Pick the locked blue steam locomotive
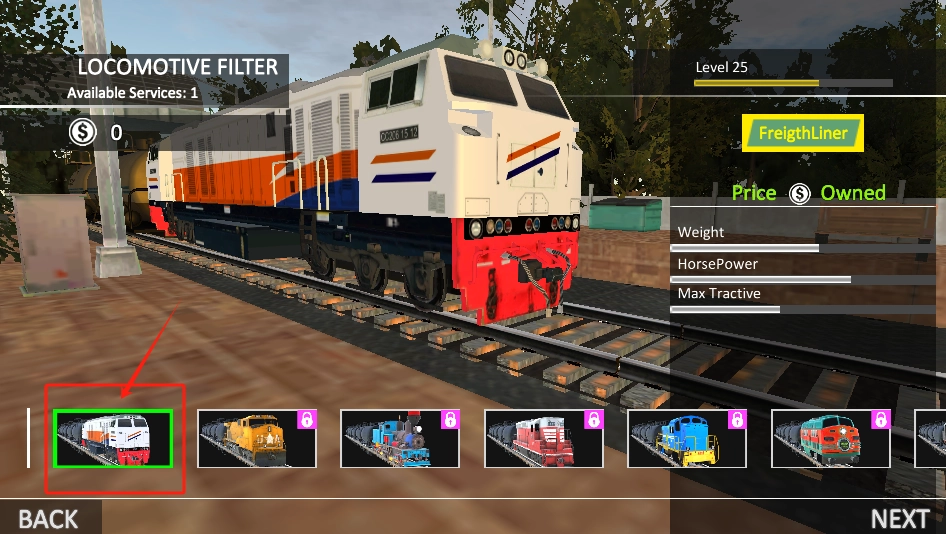The image size is (946, 534). 400,439
